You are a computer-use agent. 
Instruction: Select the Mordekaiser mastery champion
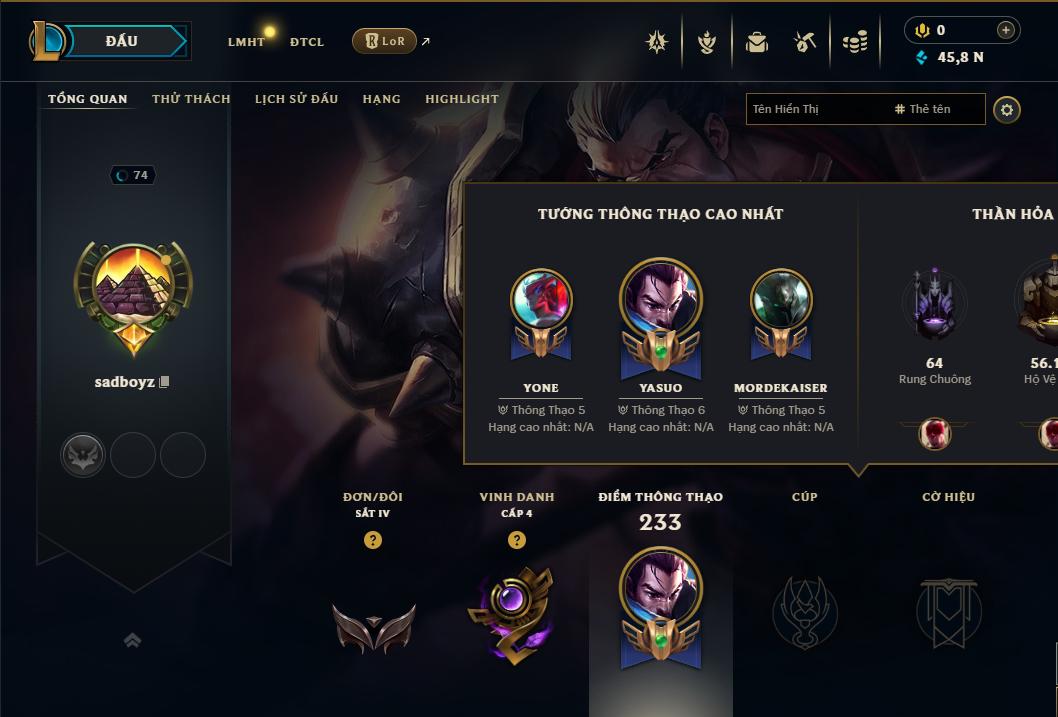(x=781, y=300)
